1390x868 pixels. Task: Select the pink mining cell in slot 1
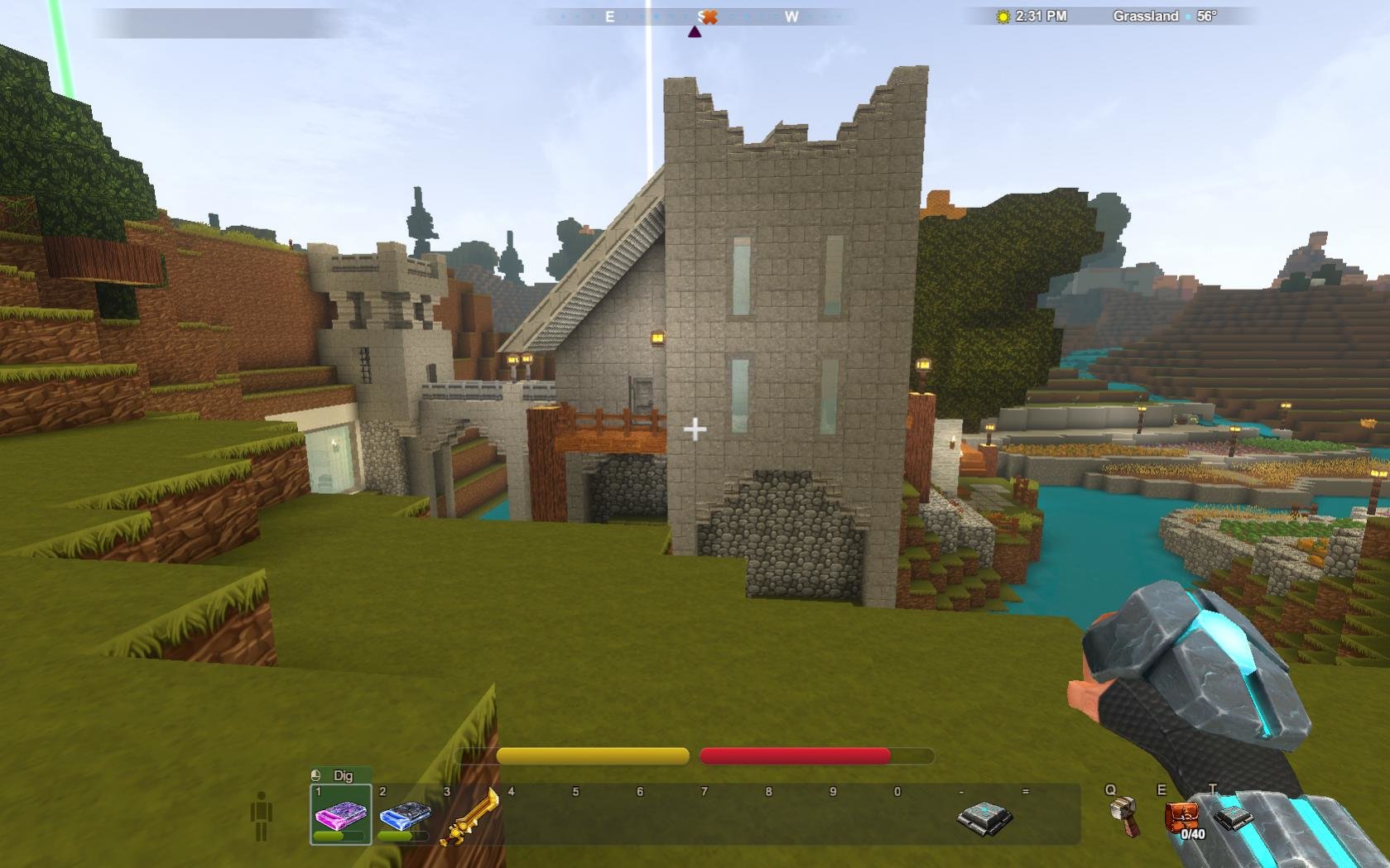(x=340, y=814)
